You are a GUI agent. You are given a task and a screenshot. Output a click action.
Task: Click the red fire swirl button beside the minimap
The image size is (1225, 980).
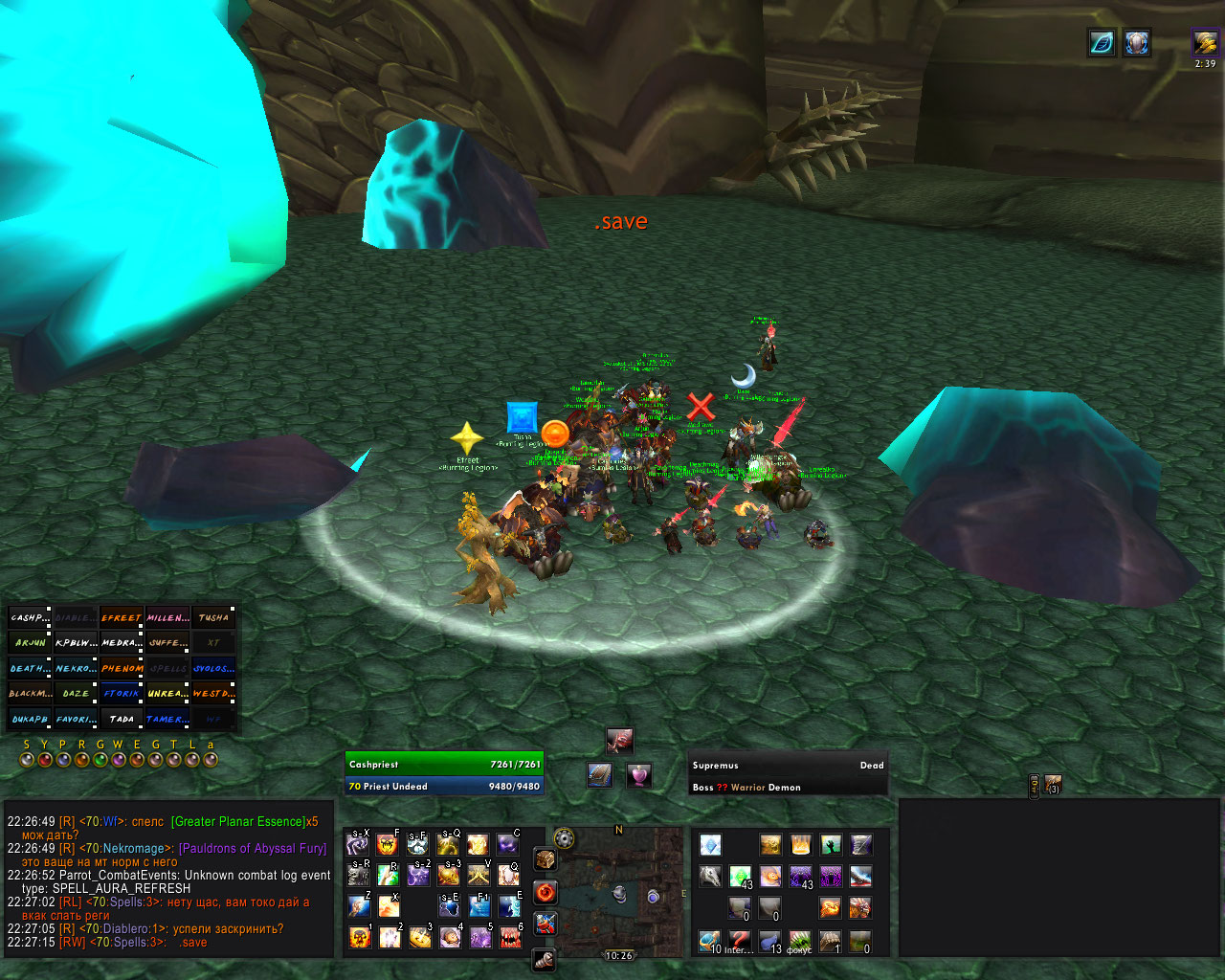pyautogui.click(x=546, y=892)
